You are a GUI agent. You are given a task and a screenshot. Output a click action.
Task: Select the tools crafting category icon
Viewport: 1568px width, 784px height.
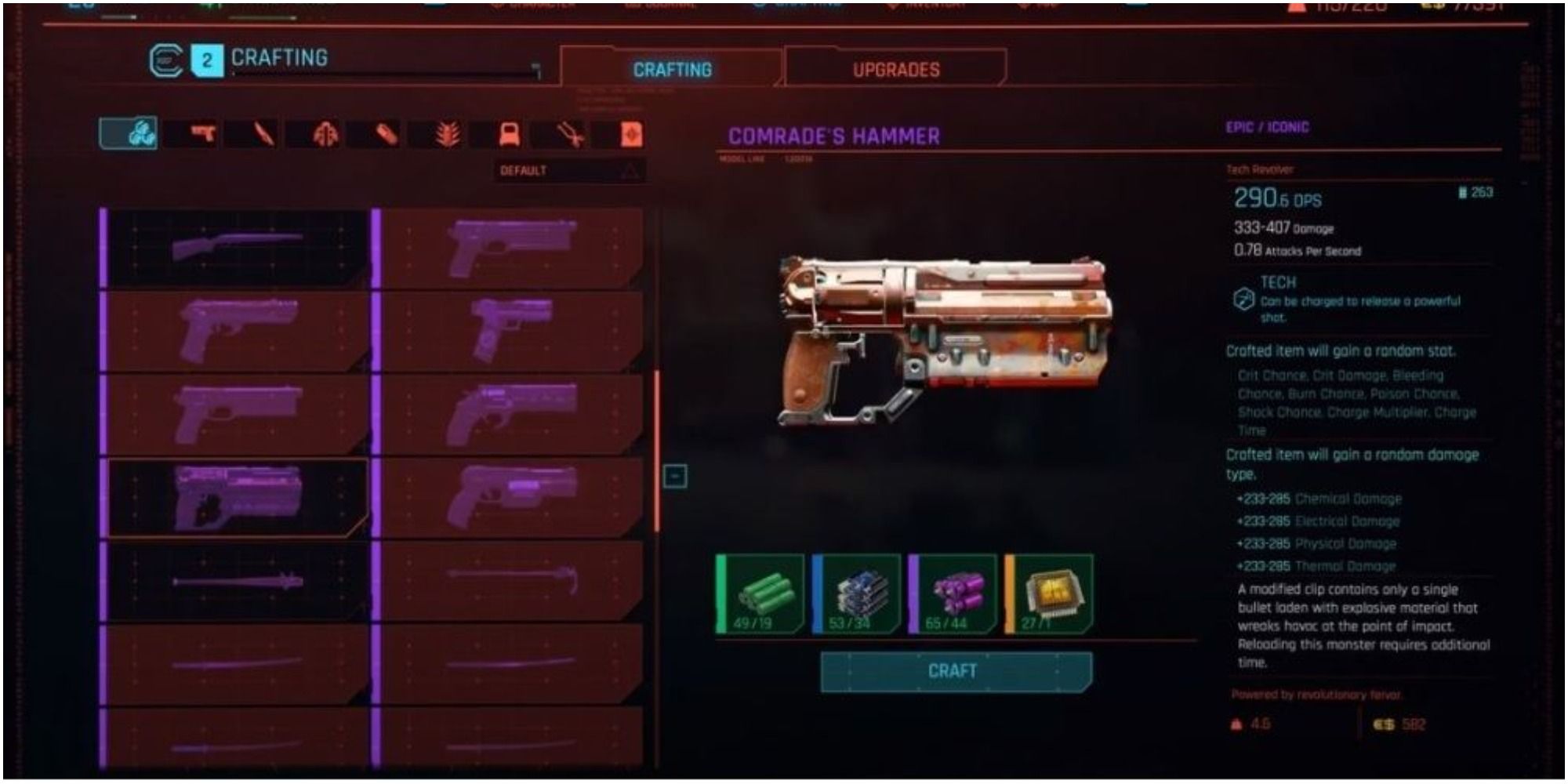pos(569,136)
